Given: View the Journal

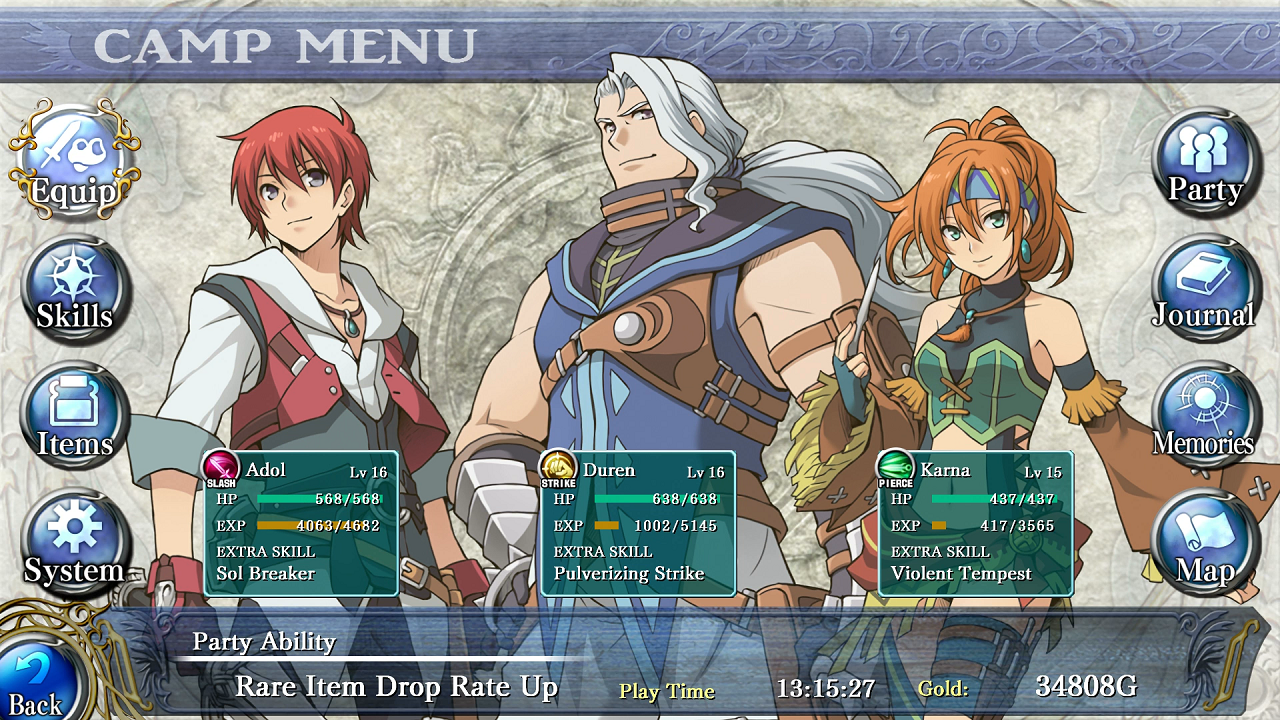Looking at the screenshot, I should pyautogui.click(x=1206, y=291).
